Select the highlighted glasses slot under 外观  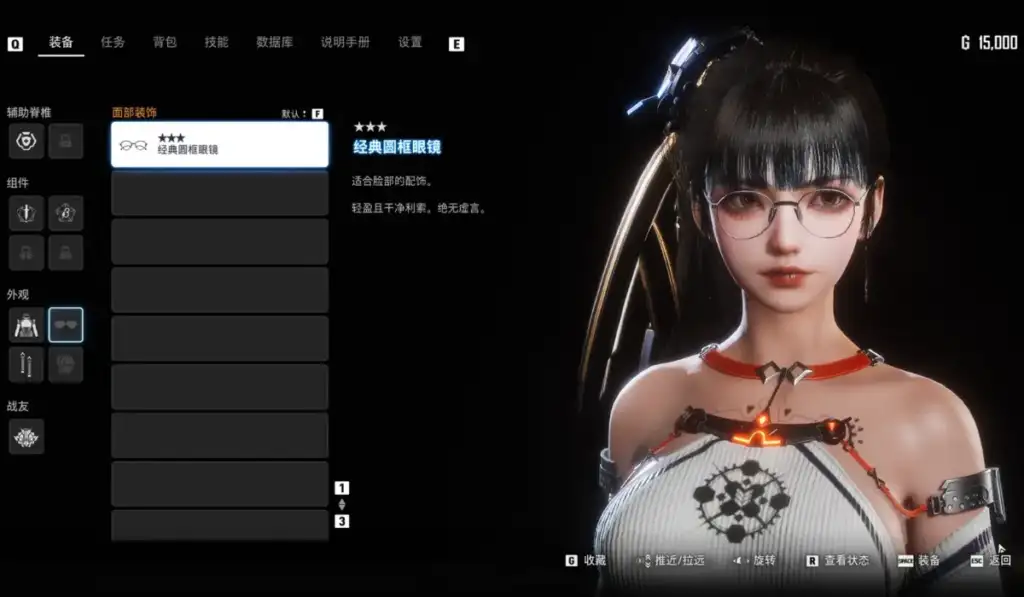click(66, 325)
